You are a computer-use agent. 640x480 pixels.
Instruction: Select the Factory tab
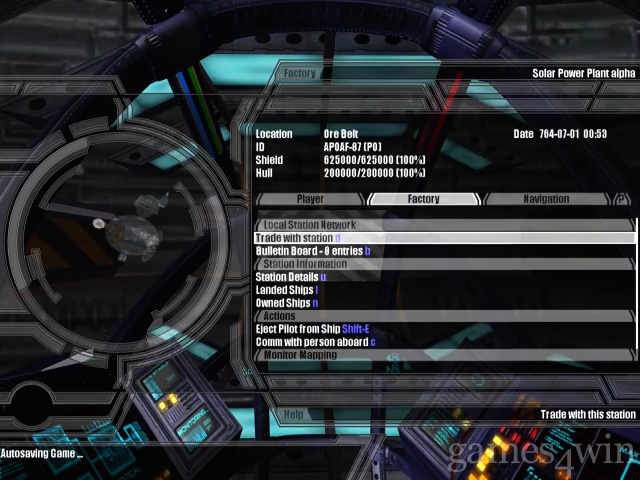(x=423, y=199)
